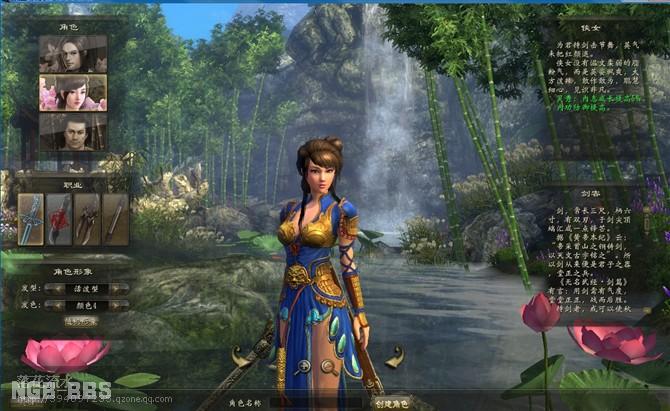Choose the red-tasseled weapon class icon
The height and width of the screenshot is (411, 670).
[x=60, y=218]
